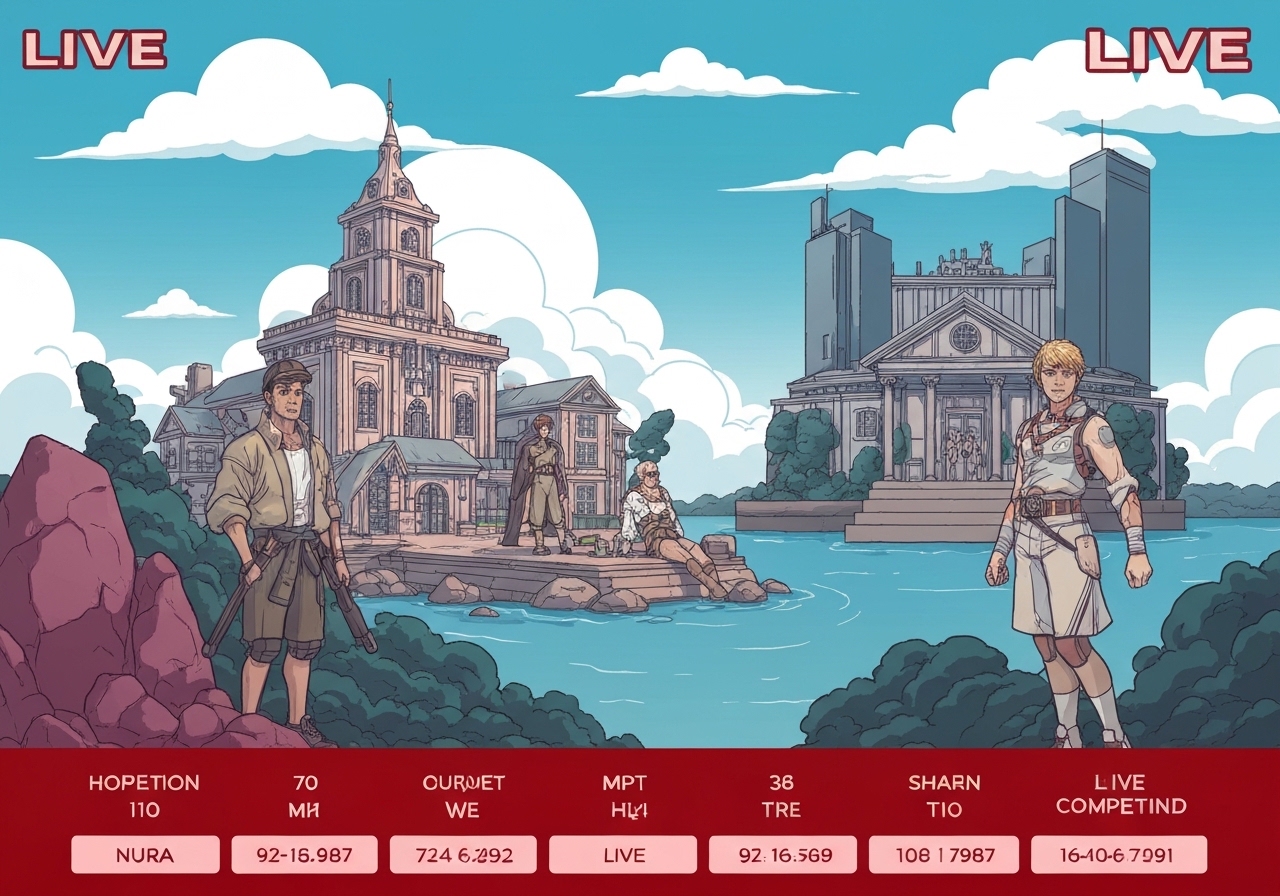Click the NURA button under HOPETION
The height and width of the screenshot is (896, 1280).
click(x=145, y=855)
